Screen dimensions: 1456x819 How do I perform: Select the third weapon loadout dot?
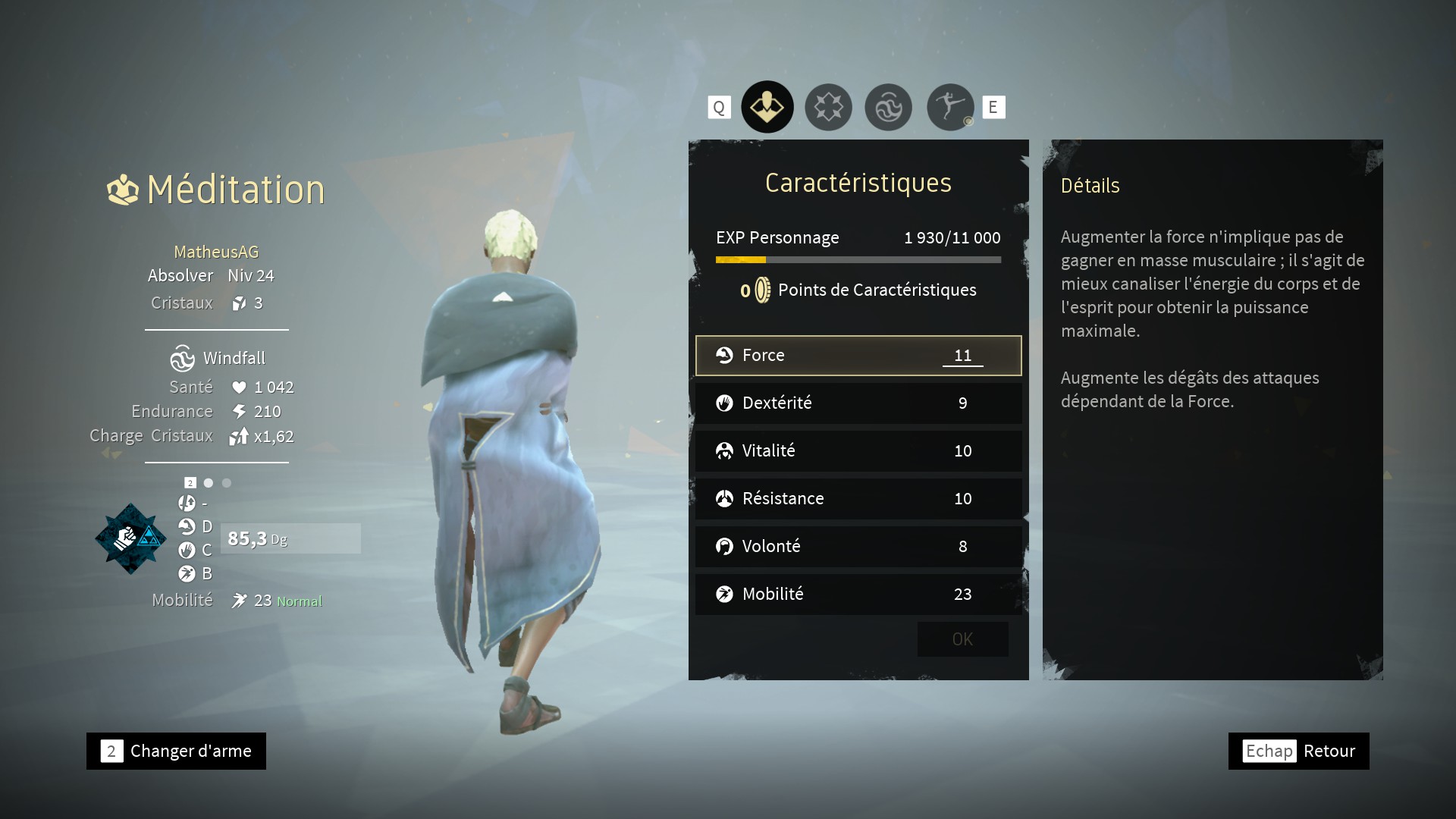coord(226,482)
